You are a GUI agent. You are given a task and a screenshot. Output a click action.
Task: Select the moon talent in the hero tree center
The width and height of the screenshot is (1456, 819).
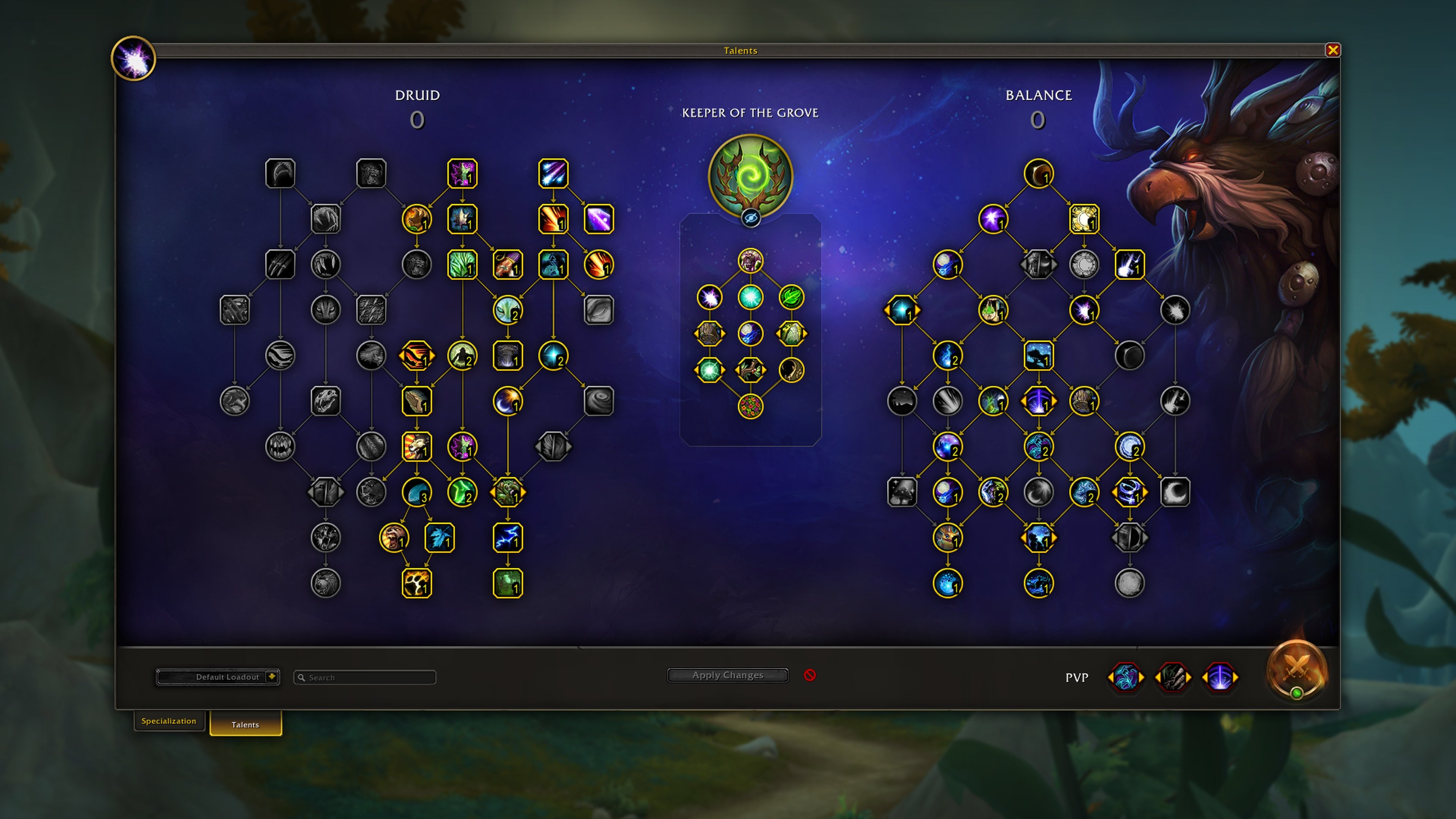[x=751, y=334]
